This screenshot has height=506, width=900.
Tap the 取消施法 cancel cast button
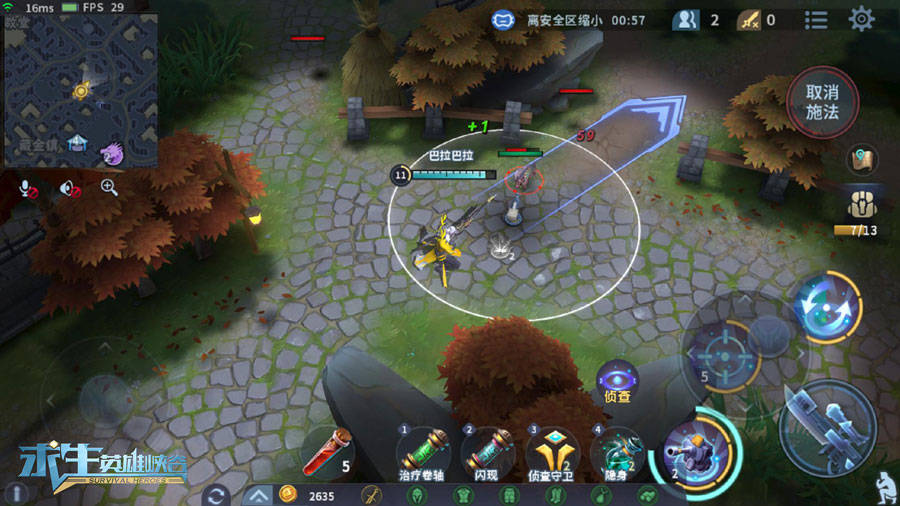821,102
